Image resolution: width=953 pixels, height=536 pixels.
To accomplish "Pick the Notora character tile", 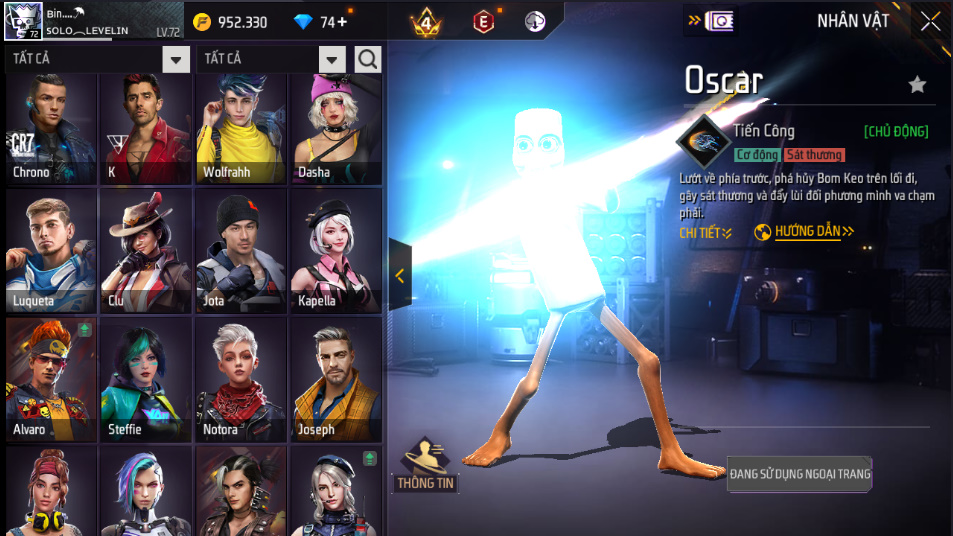I will pyautogui.click(x=241, y=379).
